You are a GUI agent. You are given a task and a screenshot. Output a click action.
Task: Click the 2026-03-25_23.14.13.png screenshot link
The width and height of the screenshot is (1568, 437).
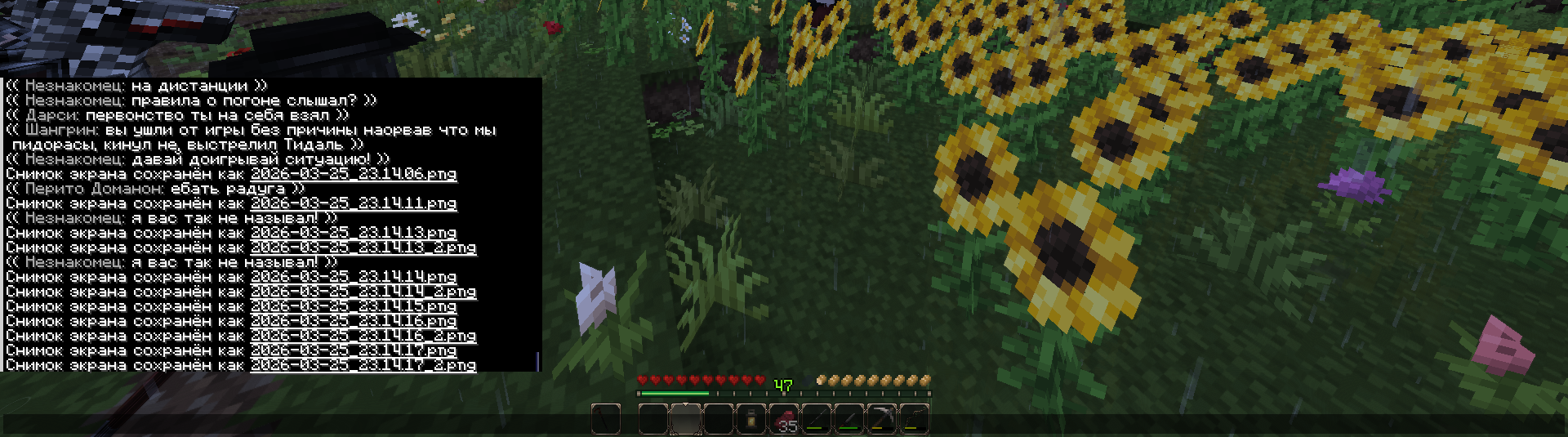click(353, 233)
